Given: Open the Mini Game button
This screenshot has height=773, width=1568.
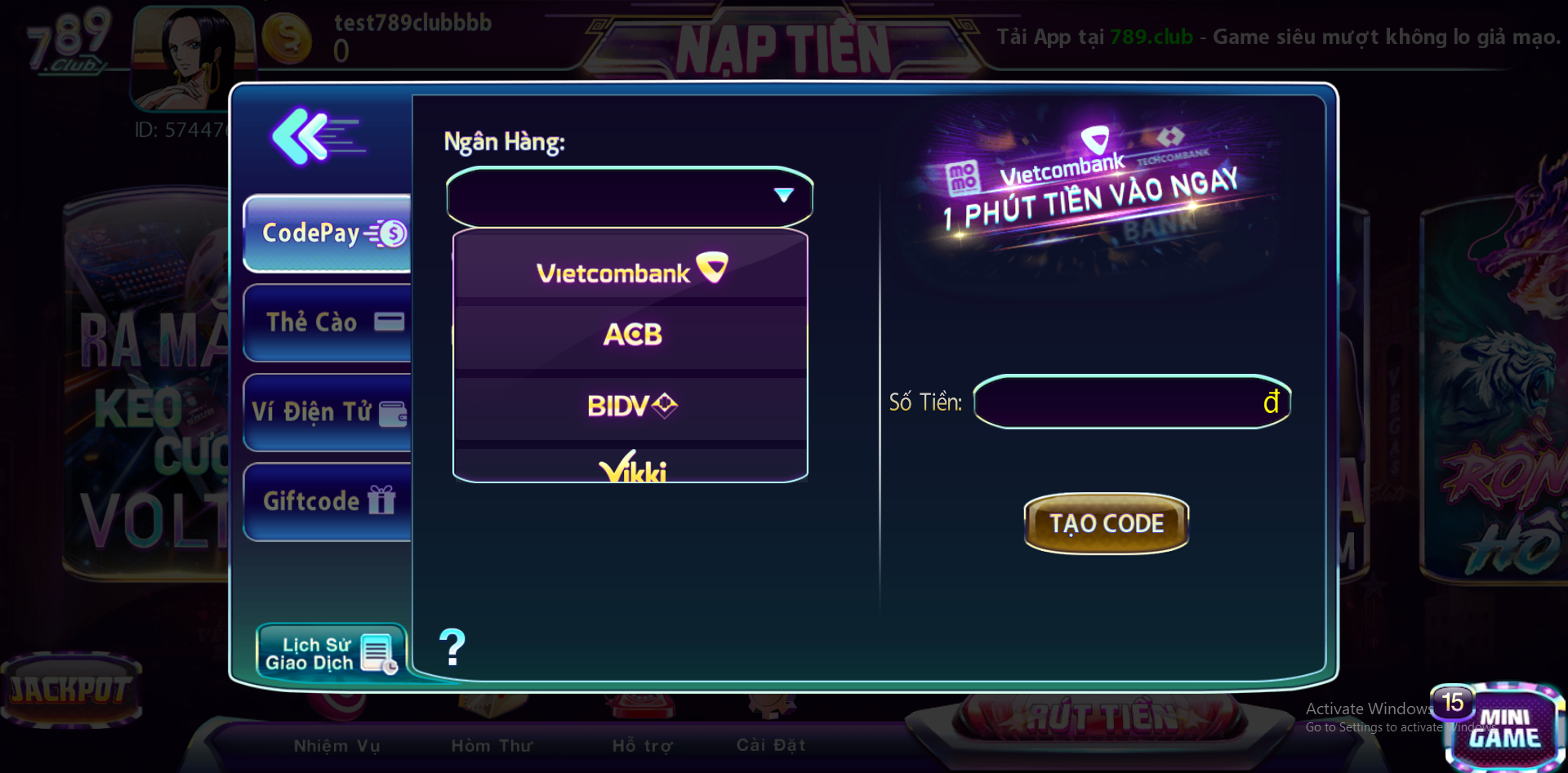Looking at the screenshot, I should [x=1504, y=726].
